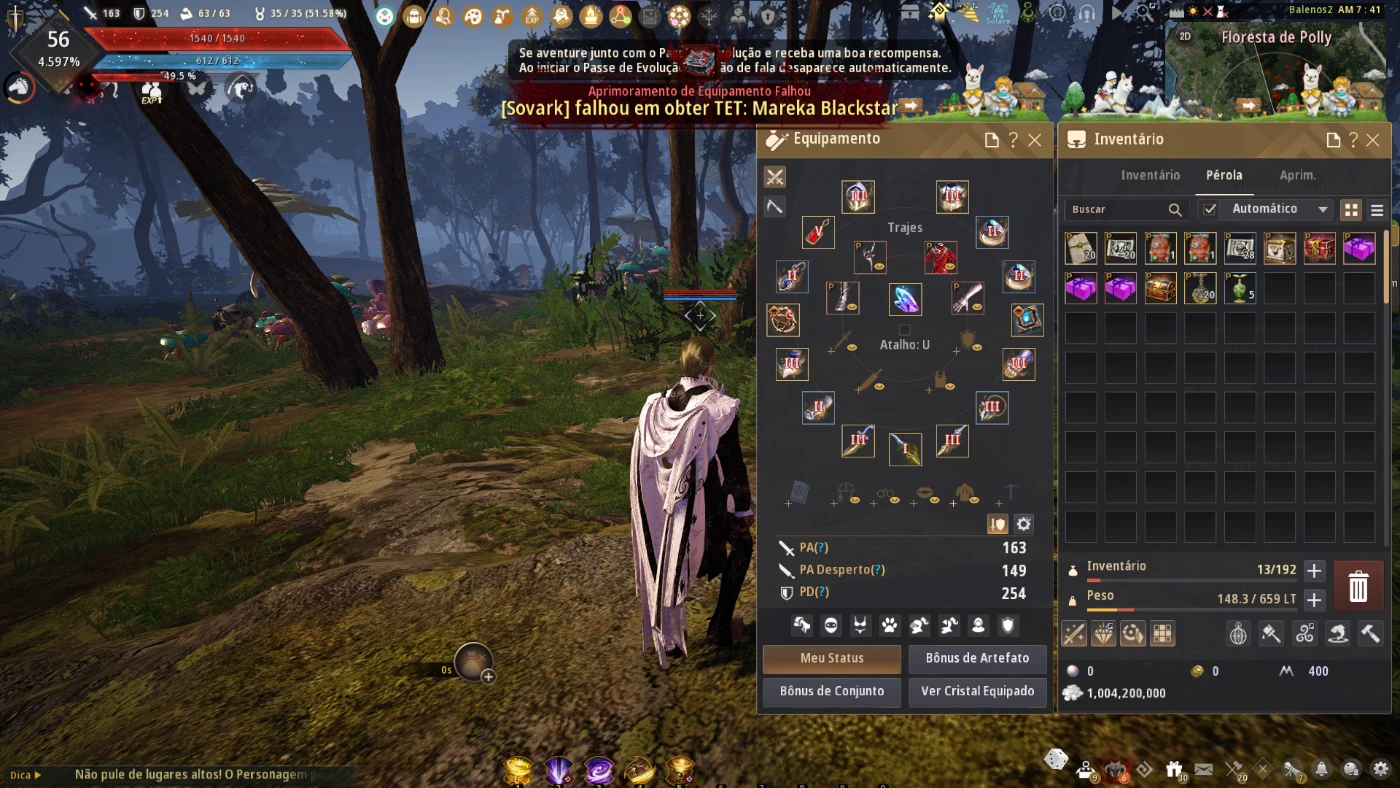
Task: Click the trash can delete button
Action: pyautogui.click(x=1358, y=586)
